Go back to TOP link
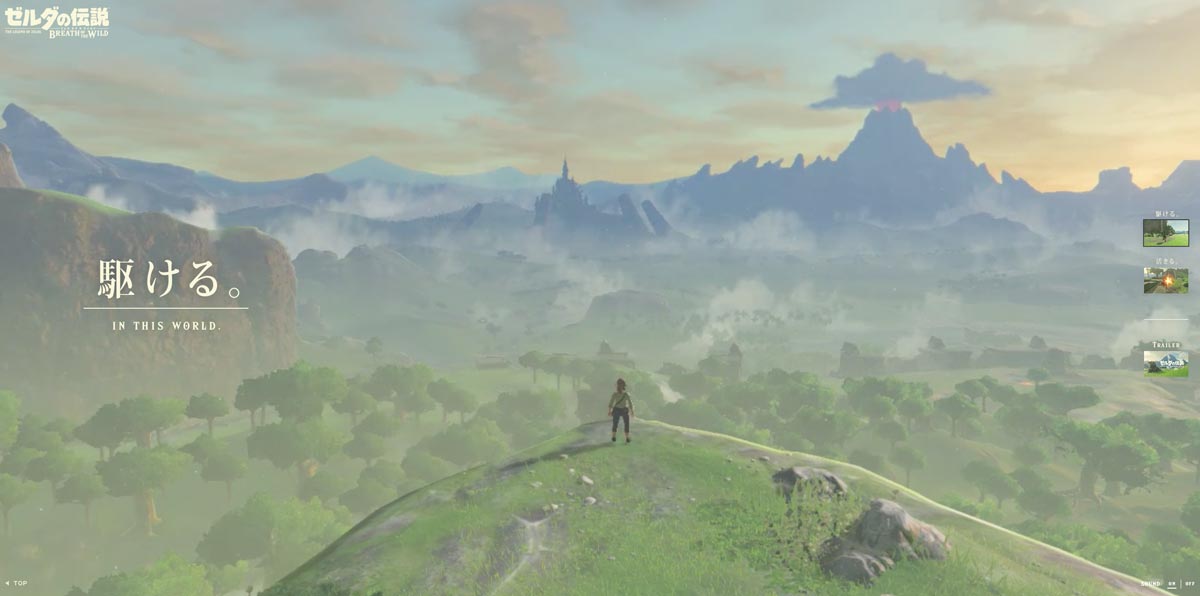 click(16, 583)
